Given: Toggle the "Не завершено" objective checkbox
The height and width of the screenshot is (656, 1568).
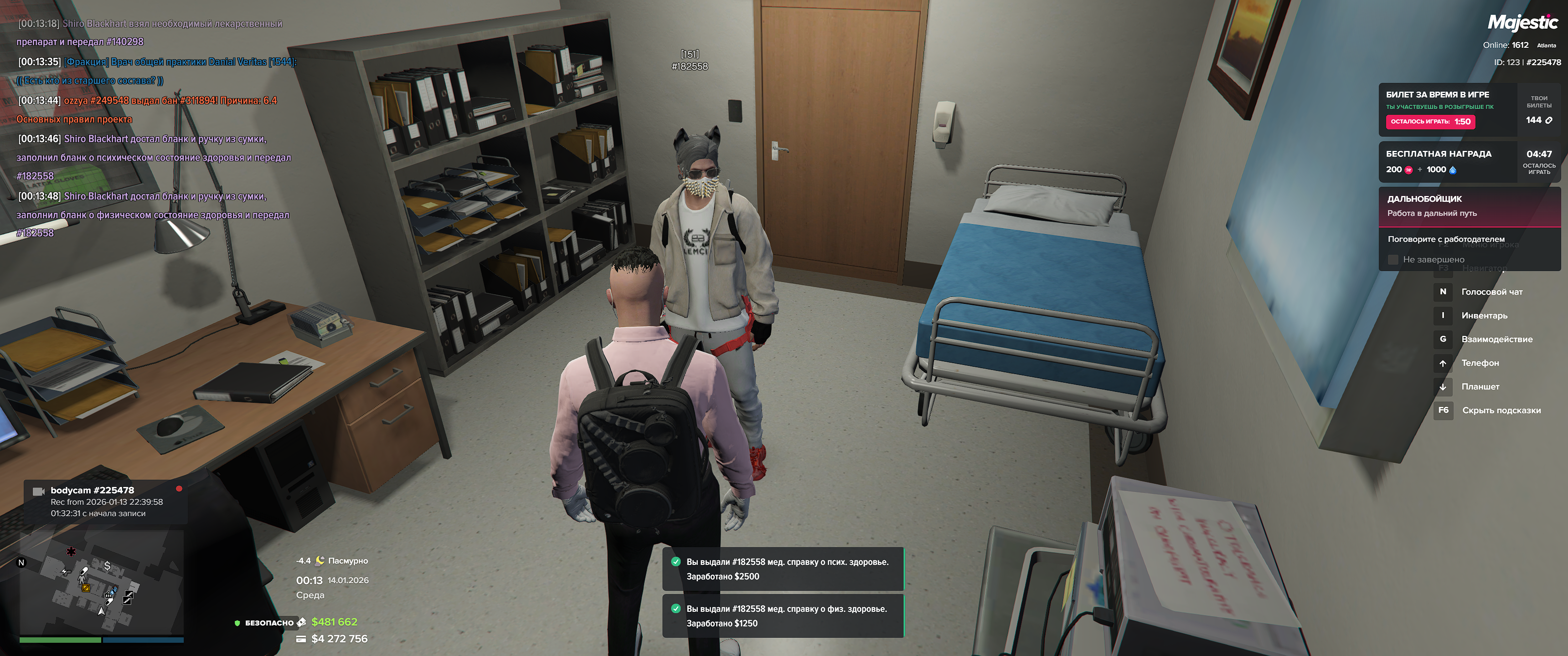Looking at the screenshot, I should [x=1393, y=260].
